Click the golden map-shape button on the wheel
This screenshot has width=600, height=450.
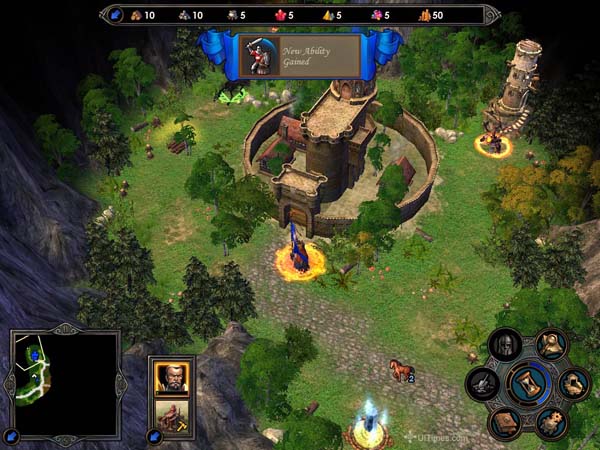573,383
